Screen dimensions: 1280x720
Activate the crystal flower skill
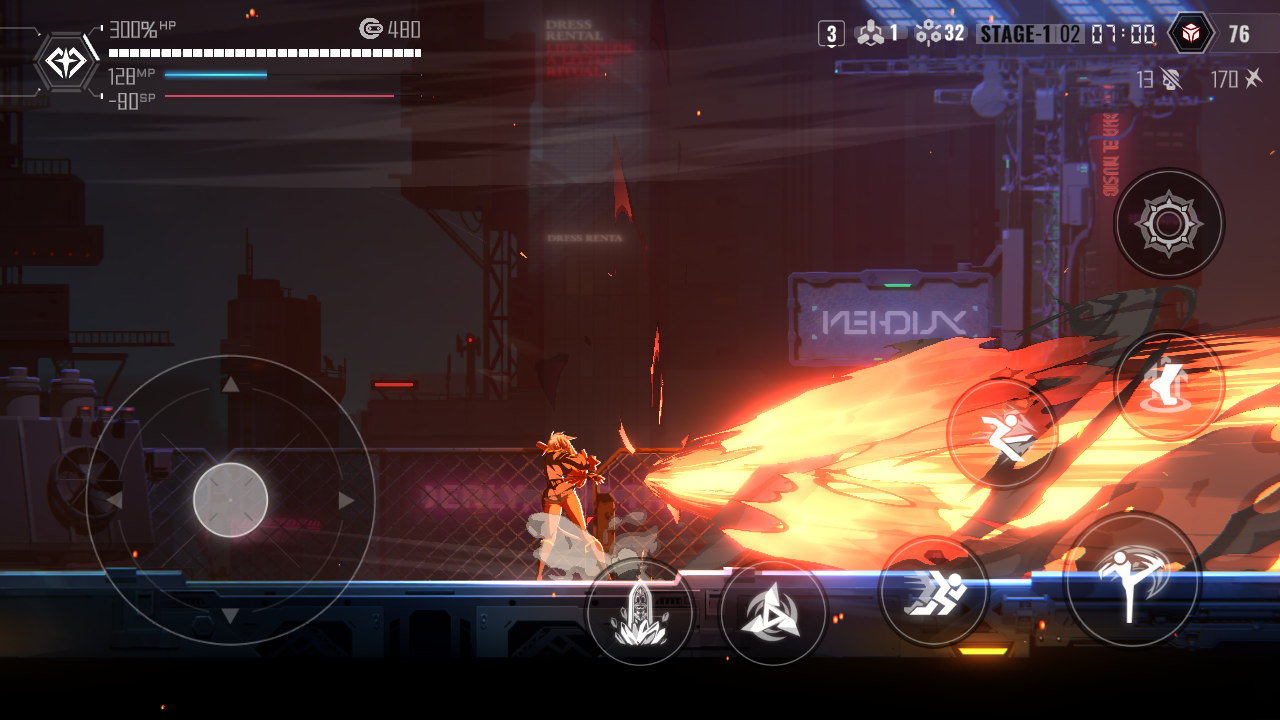(639, 612)
